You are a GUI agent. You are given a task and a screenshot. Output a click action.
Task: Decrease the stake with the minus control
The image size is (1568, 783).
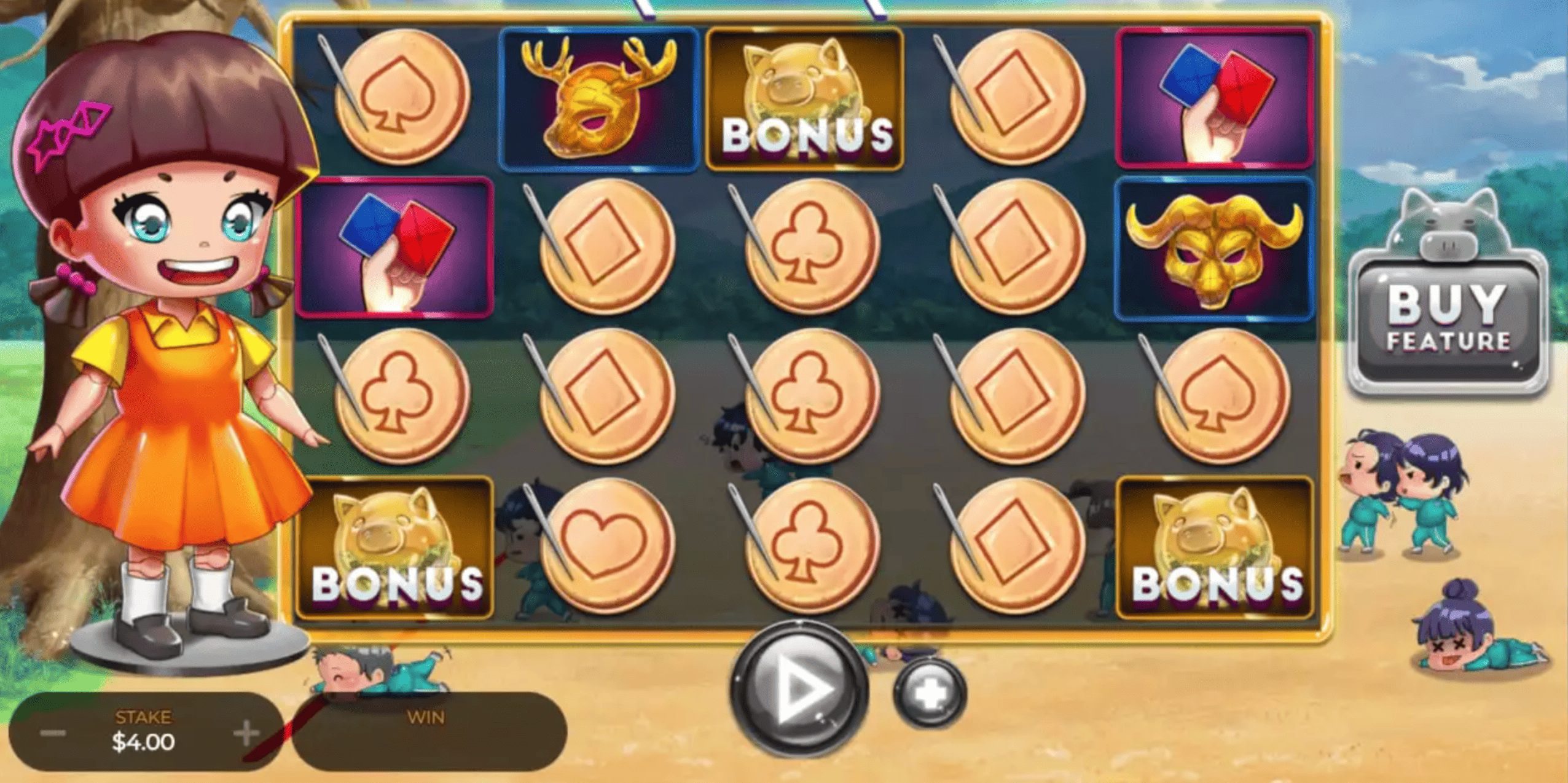pos(53,733)
